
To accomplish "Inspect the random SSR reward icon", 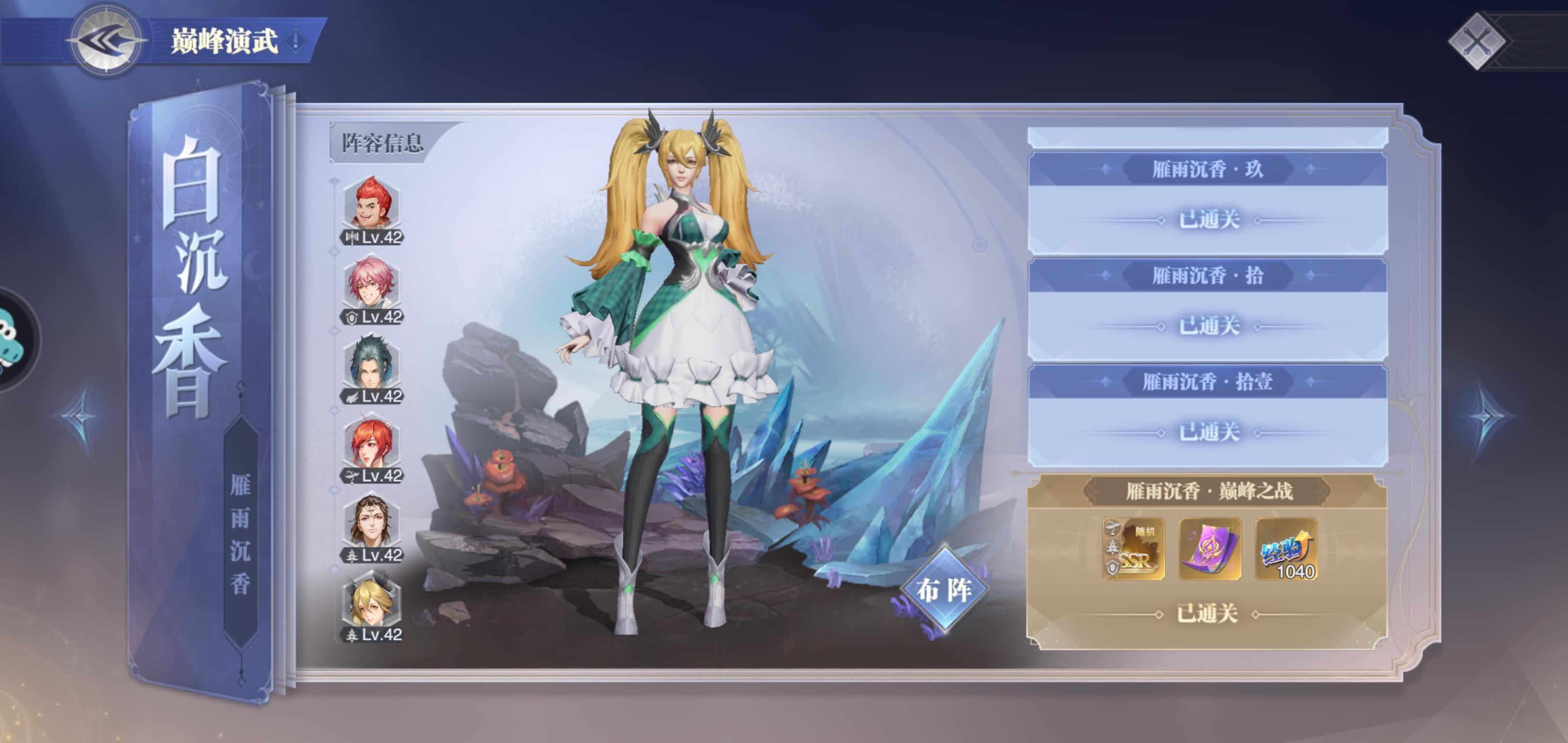I will pyautogui.click(x=1133, y=548).
